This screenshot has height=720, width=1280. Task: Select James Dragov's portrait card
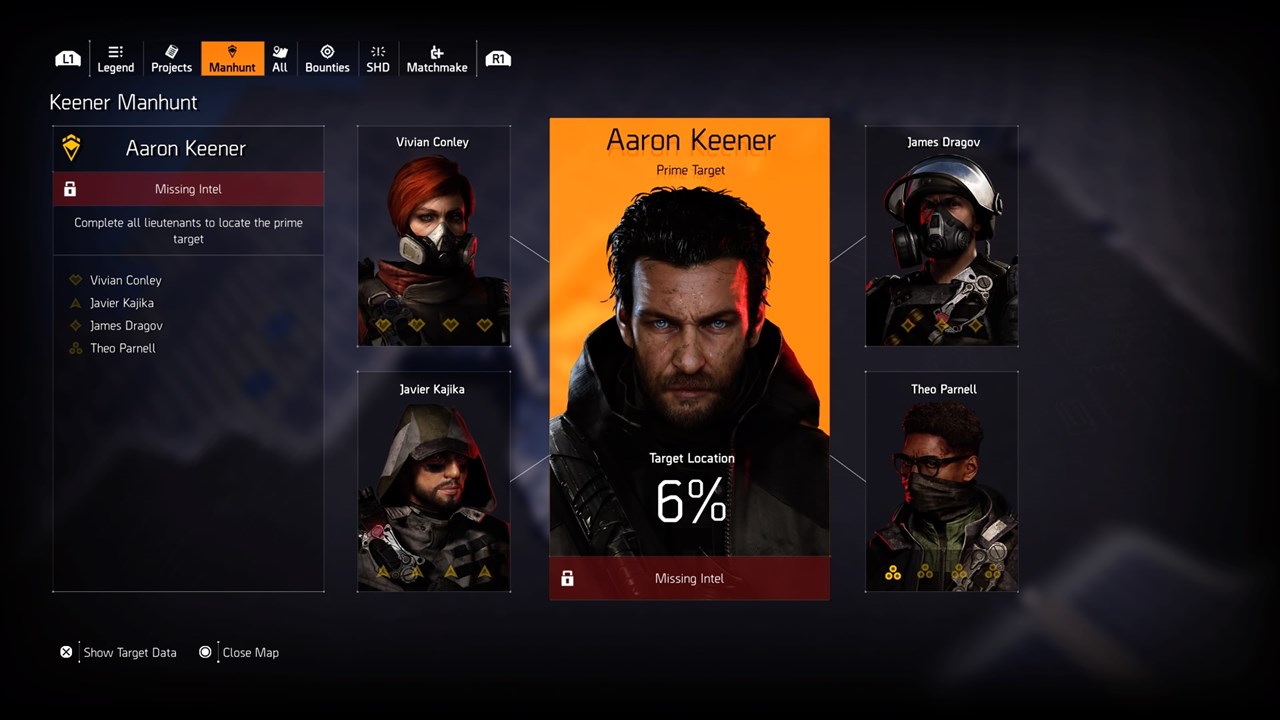coord(942,236)
